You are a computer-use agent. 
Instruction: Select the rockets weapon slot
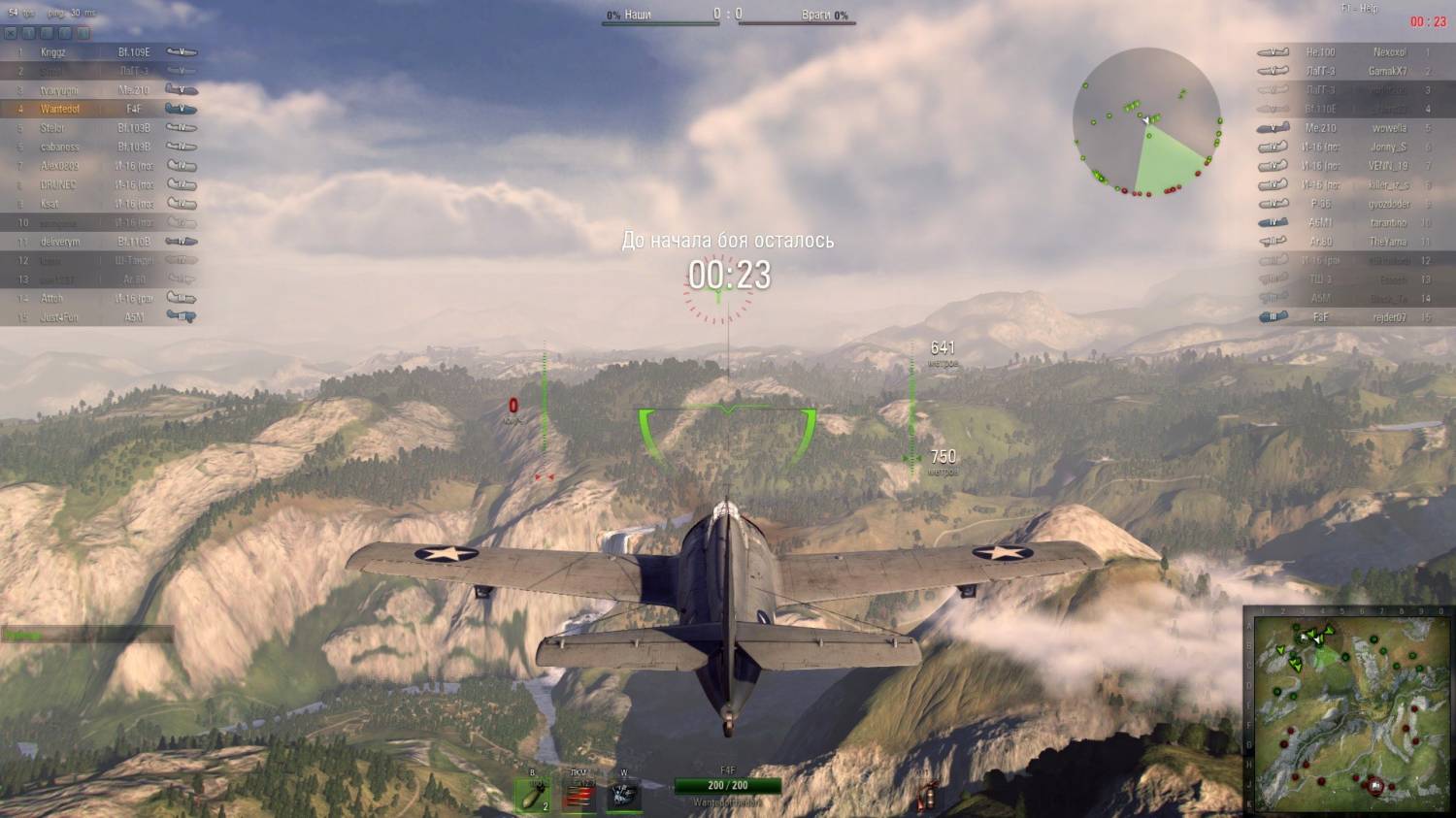(x=579, y=797)
